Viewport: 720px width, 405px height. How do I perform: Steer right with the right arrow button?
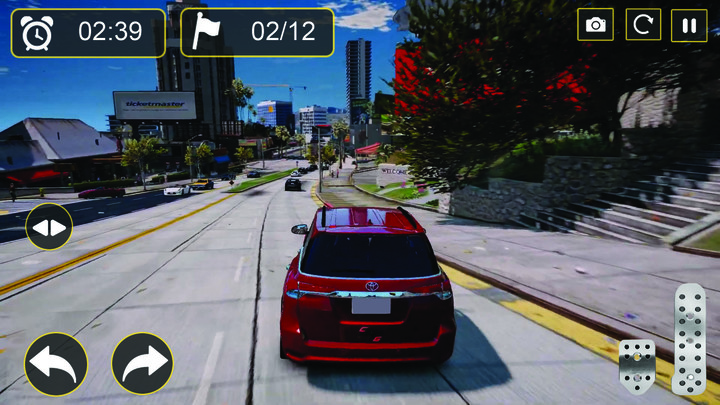(x=143, y=364)
